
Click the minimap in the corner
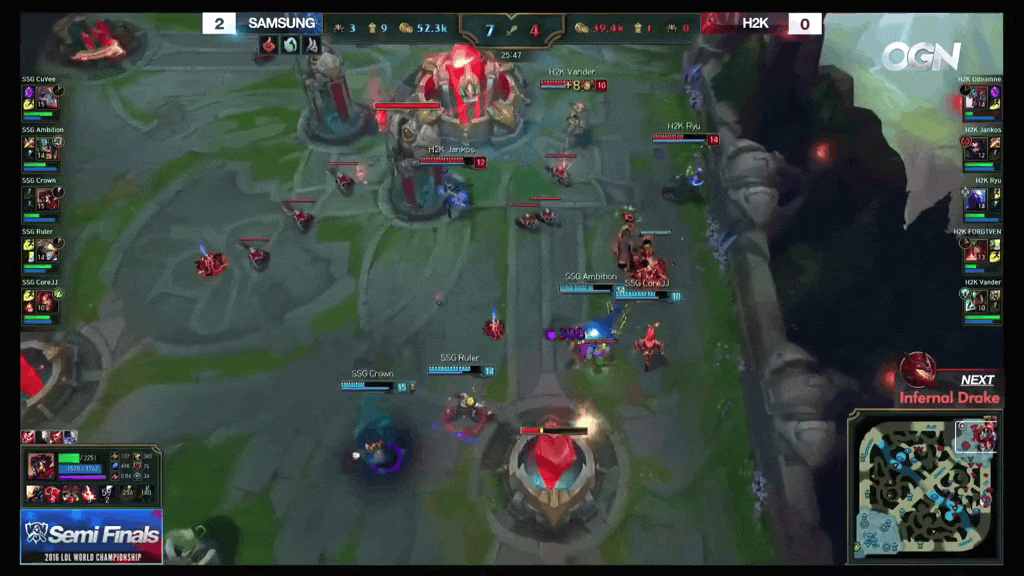pos(923,489)
